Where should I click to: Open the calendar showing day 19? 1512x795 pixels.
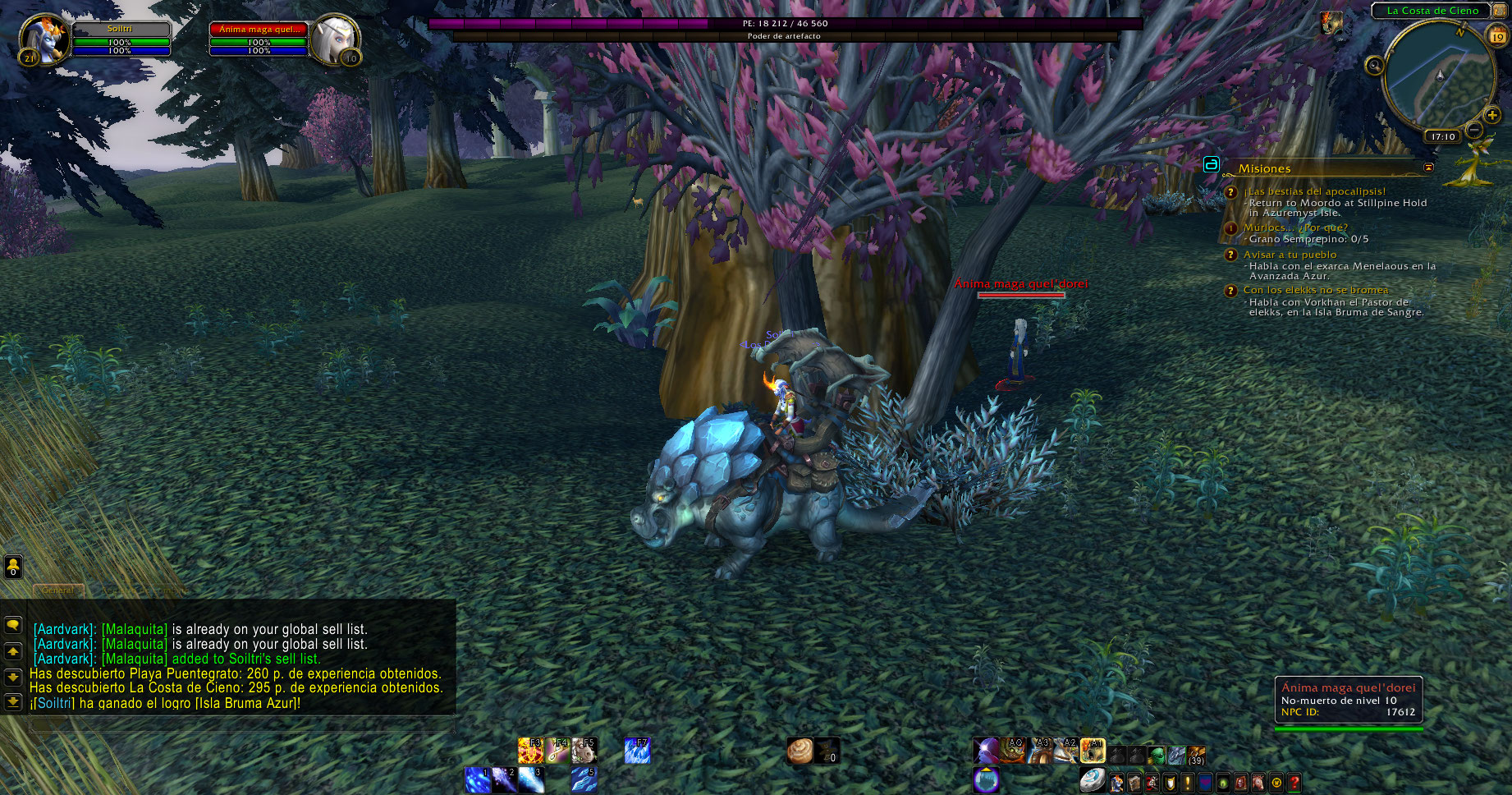(x=1498, y=36)
